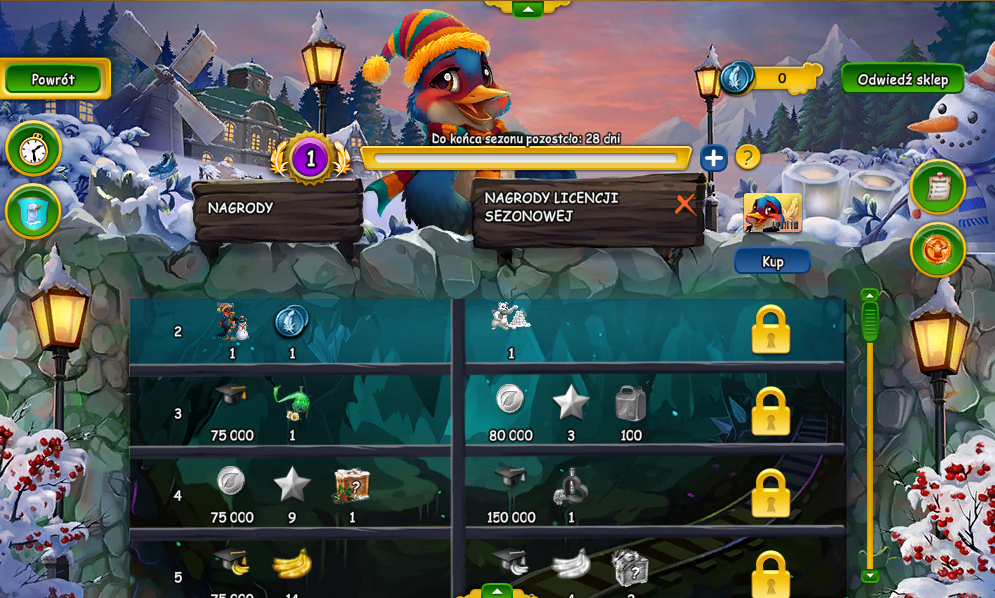
Task: Click the blue plus button by progress bar
Action: pyautogui.click(x=713, y=158)
